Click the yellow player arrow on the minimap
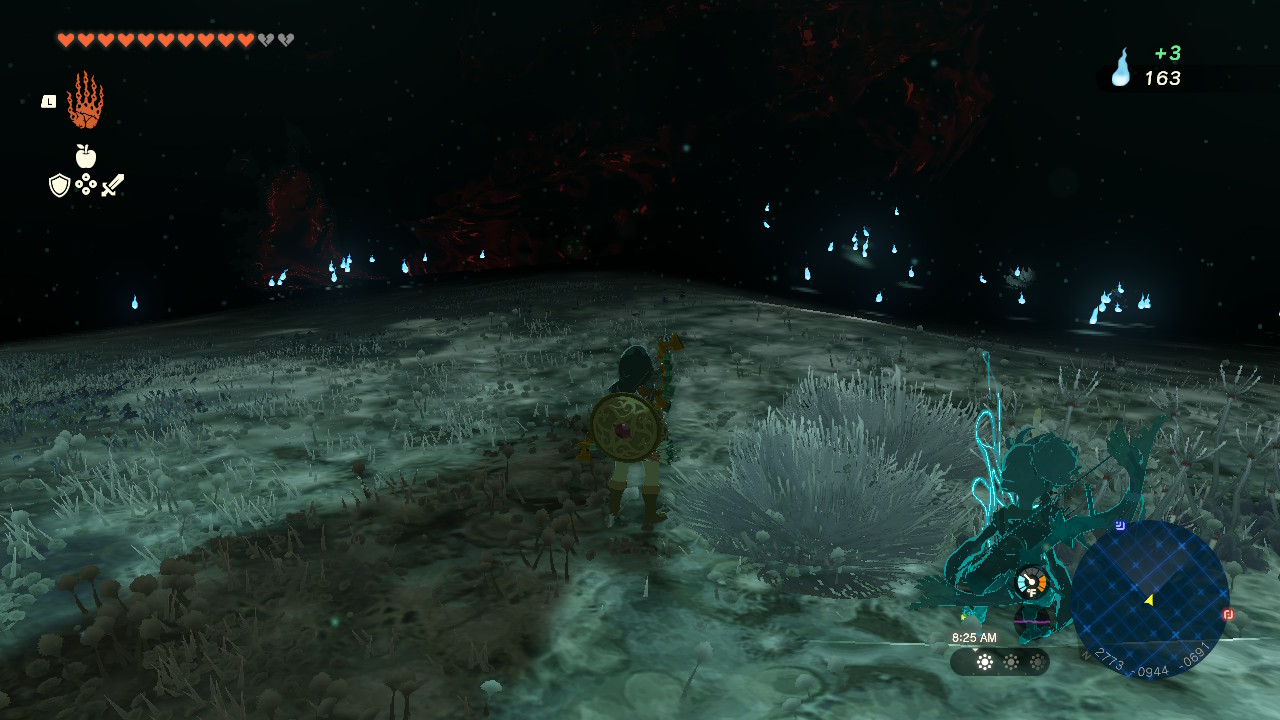Screen dimensions: 1280x720 (x=1149, y=599)
